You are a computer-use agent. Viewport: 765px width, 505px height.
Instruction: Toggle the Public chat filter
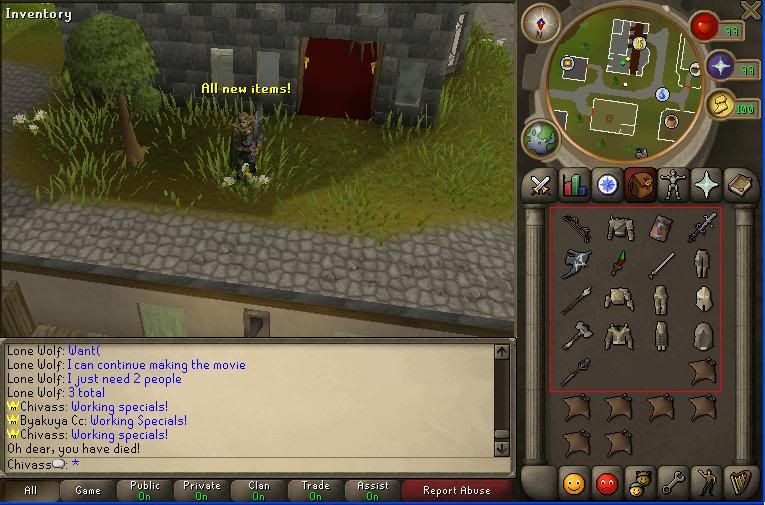coord(145,490)
